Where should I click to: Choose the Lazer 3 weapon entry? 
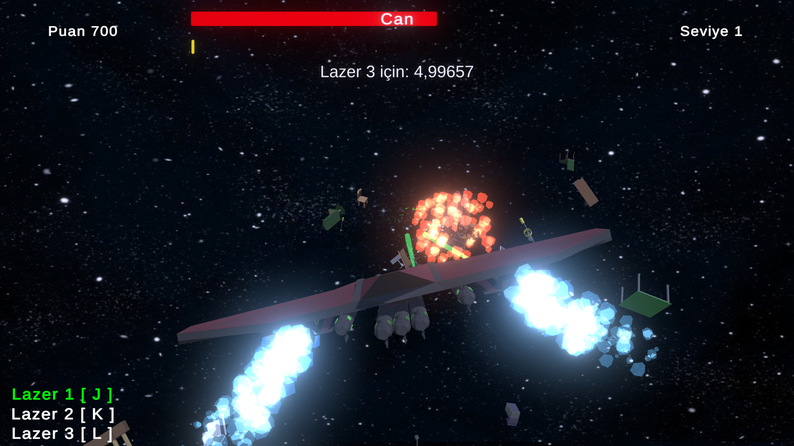(x=62, y=433)
